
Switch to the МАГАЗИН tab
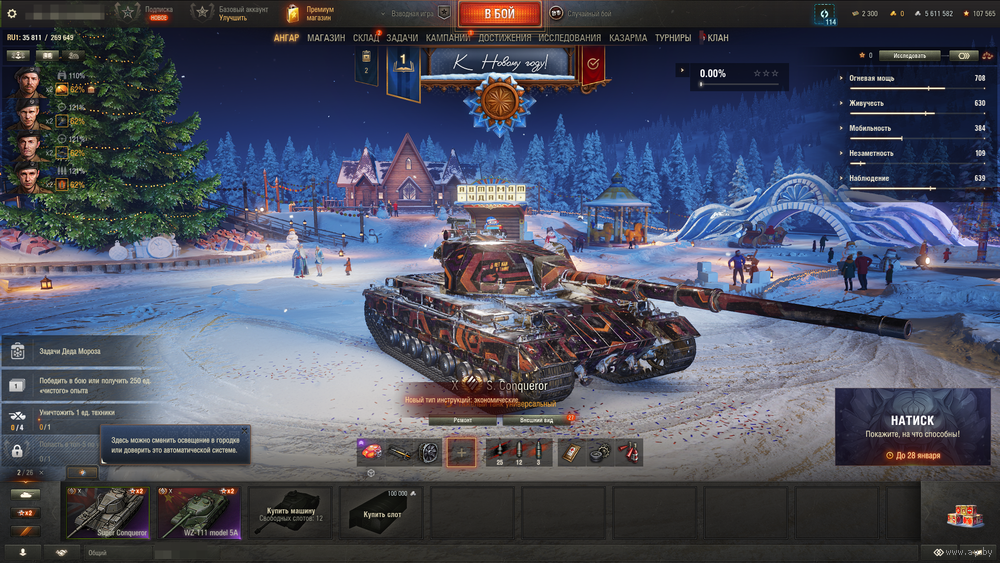point(326,38)
